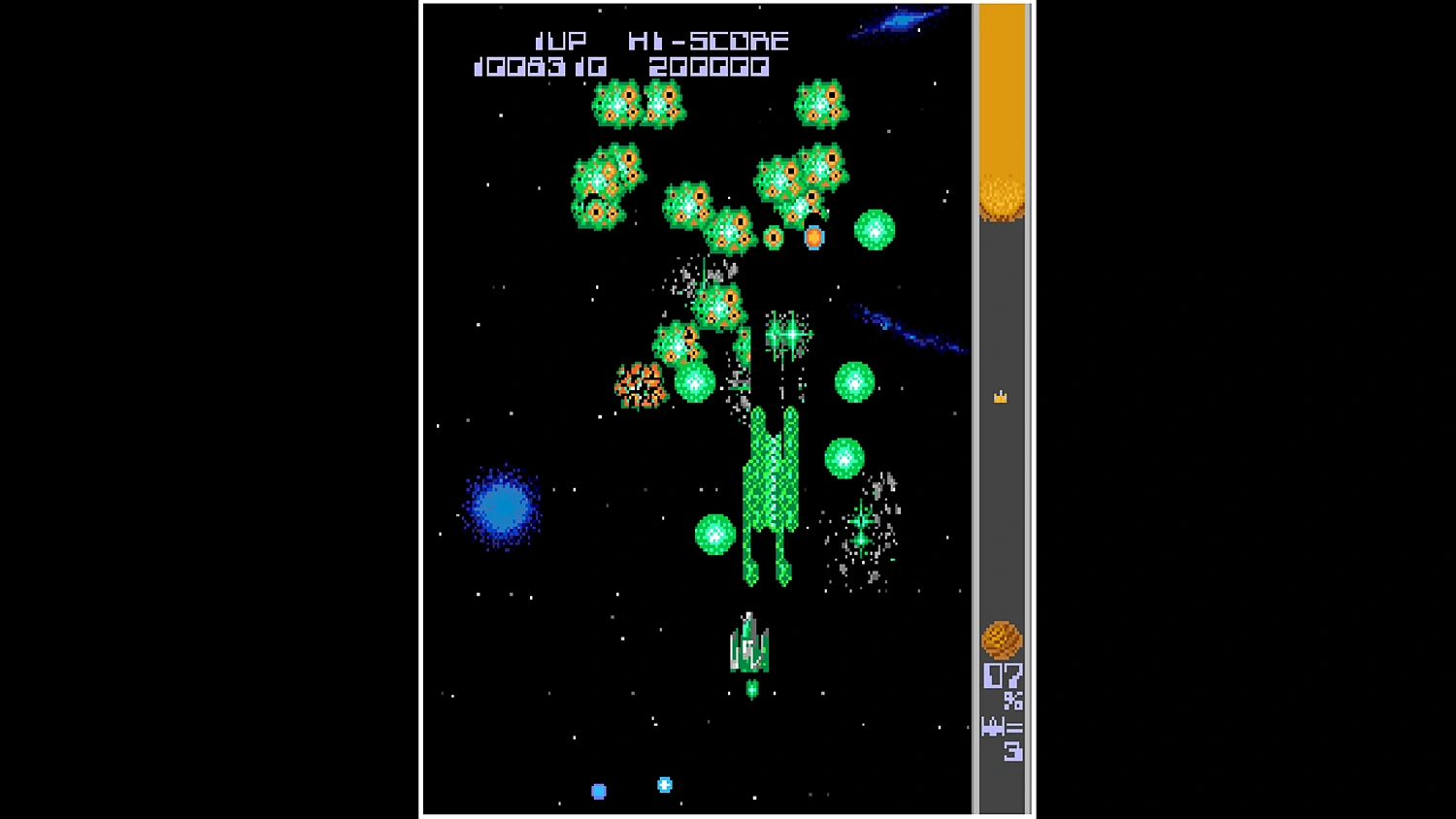Click the orange power-up capsule near the enemies
The height and width of the screenshot is (819, 1456).
812,236
